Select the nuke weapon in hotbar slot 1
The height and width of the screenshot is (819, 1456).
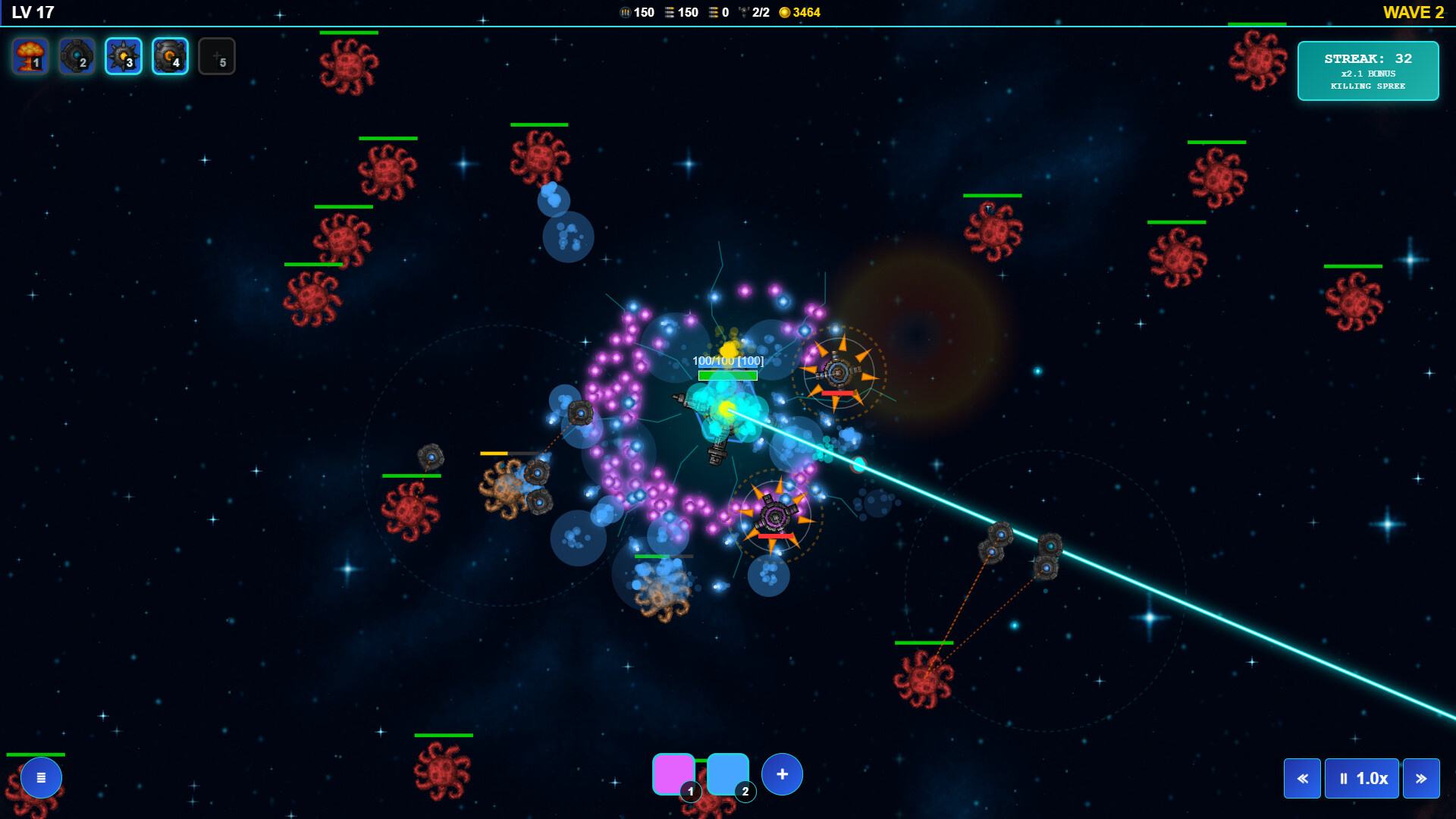tap(30, 55)
